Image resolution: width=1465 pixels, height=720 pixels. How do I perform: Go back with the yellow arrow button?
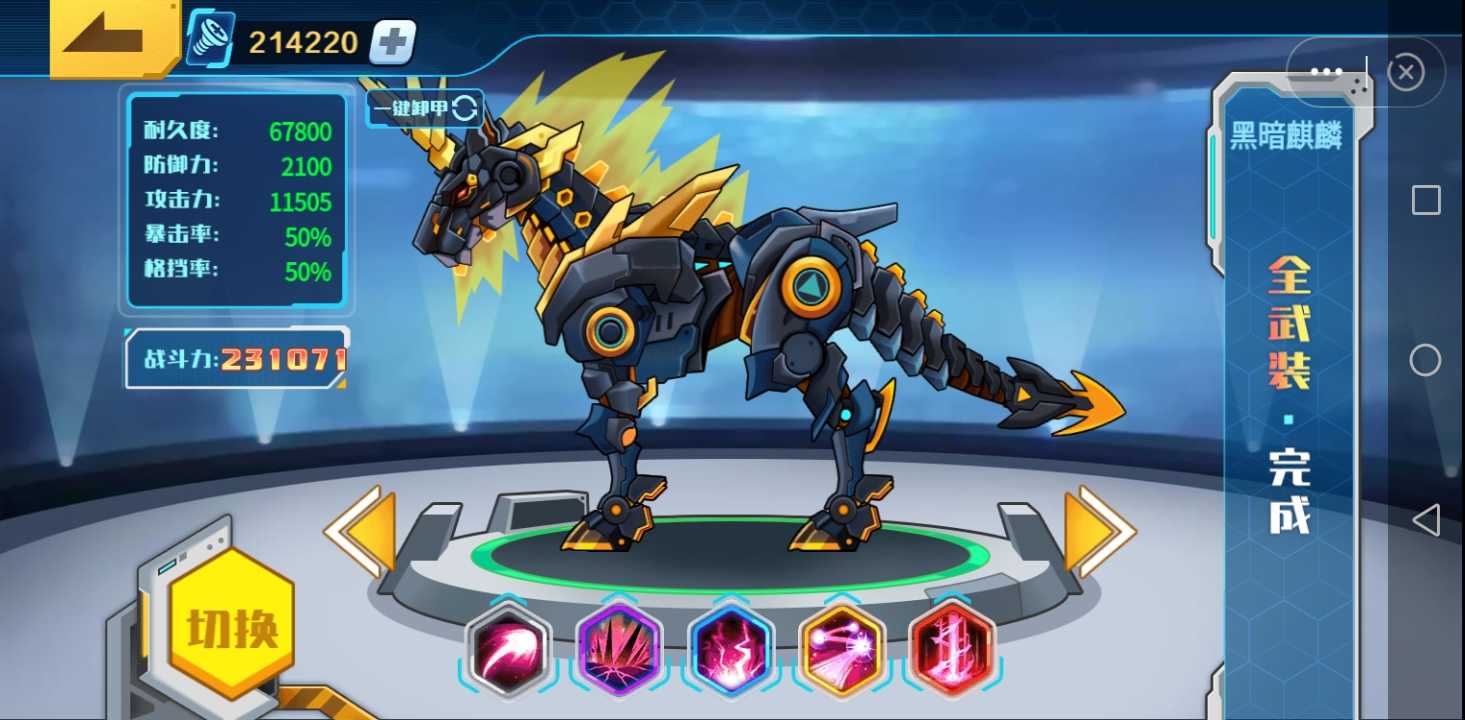(x=112, y=37)
